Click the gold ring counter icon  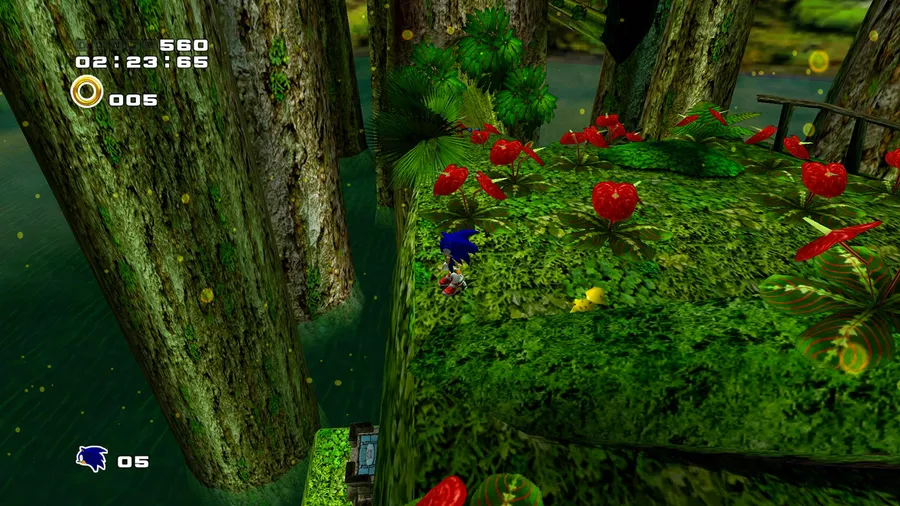(x=87, y=92)
